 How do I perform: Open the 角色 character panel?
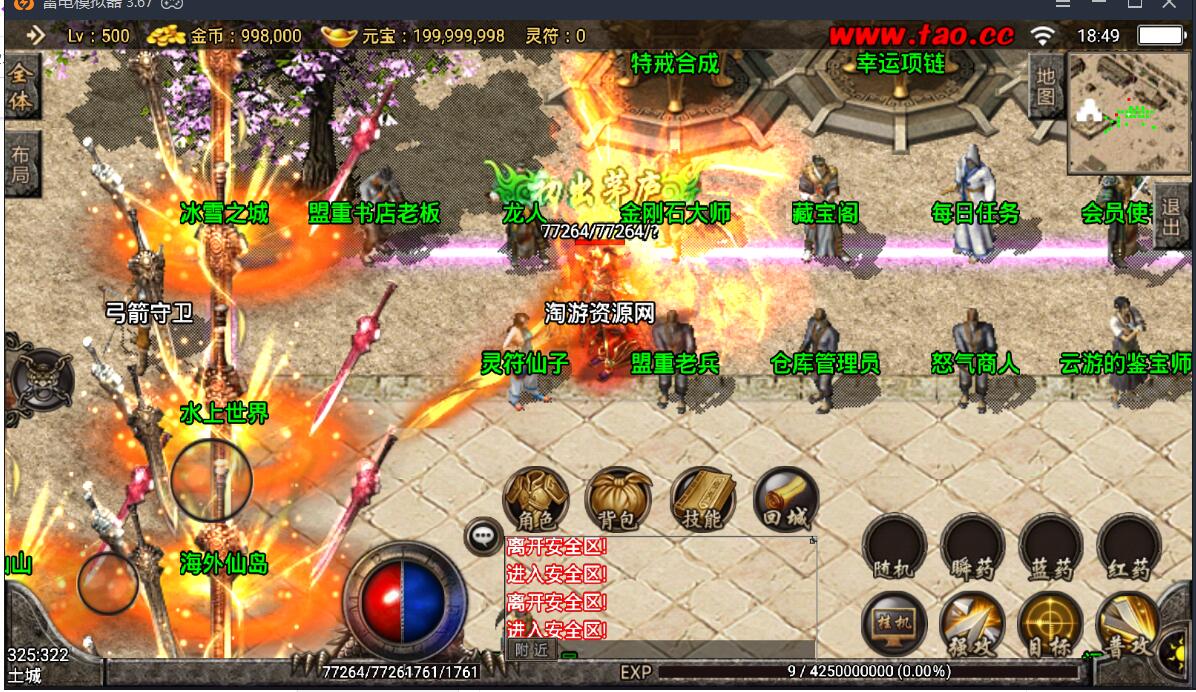pos(536,499)
